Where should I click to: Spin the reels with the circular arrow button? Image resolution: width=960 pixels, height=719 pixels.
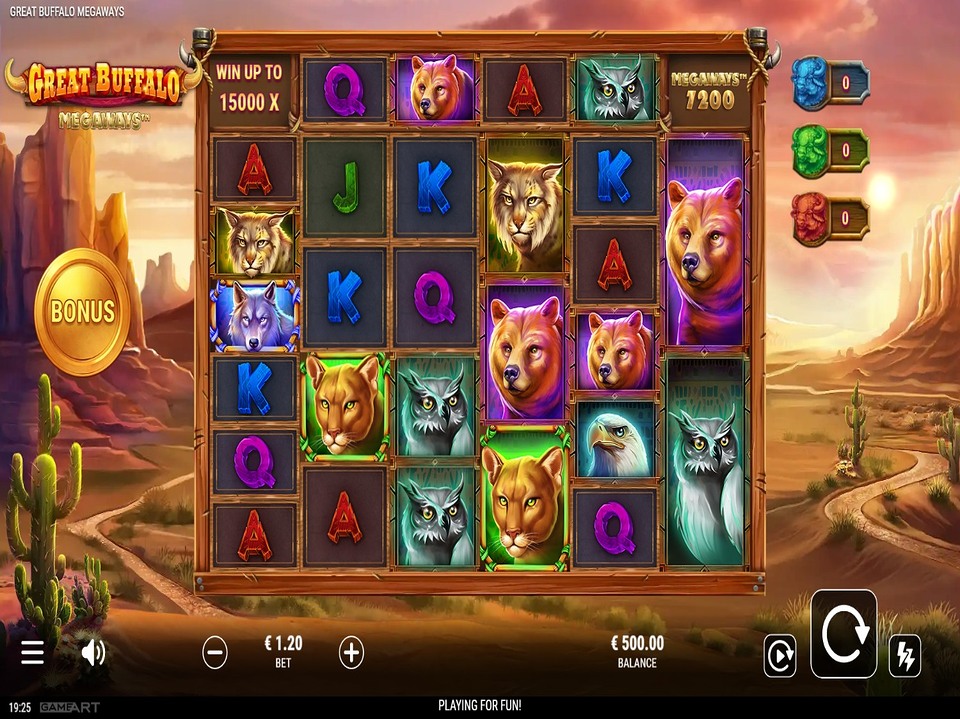tap(843, 634)
